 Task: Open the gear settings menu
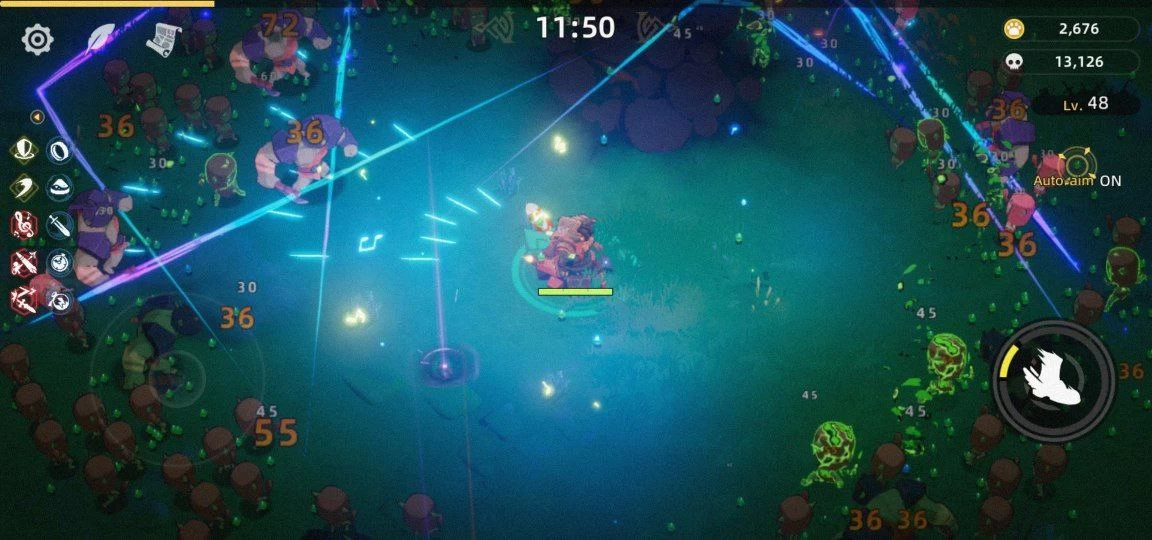[38, 39]
